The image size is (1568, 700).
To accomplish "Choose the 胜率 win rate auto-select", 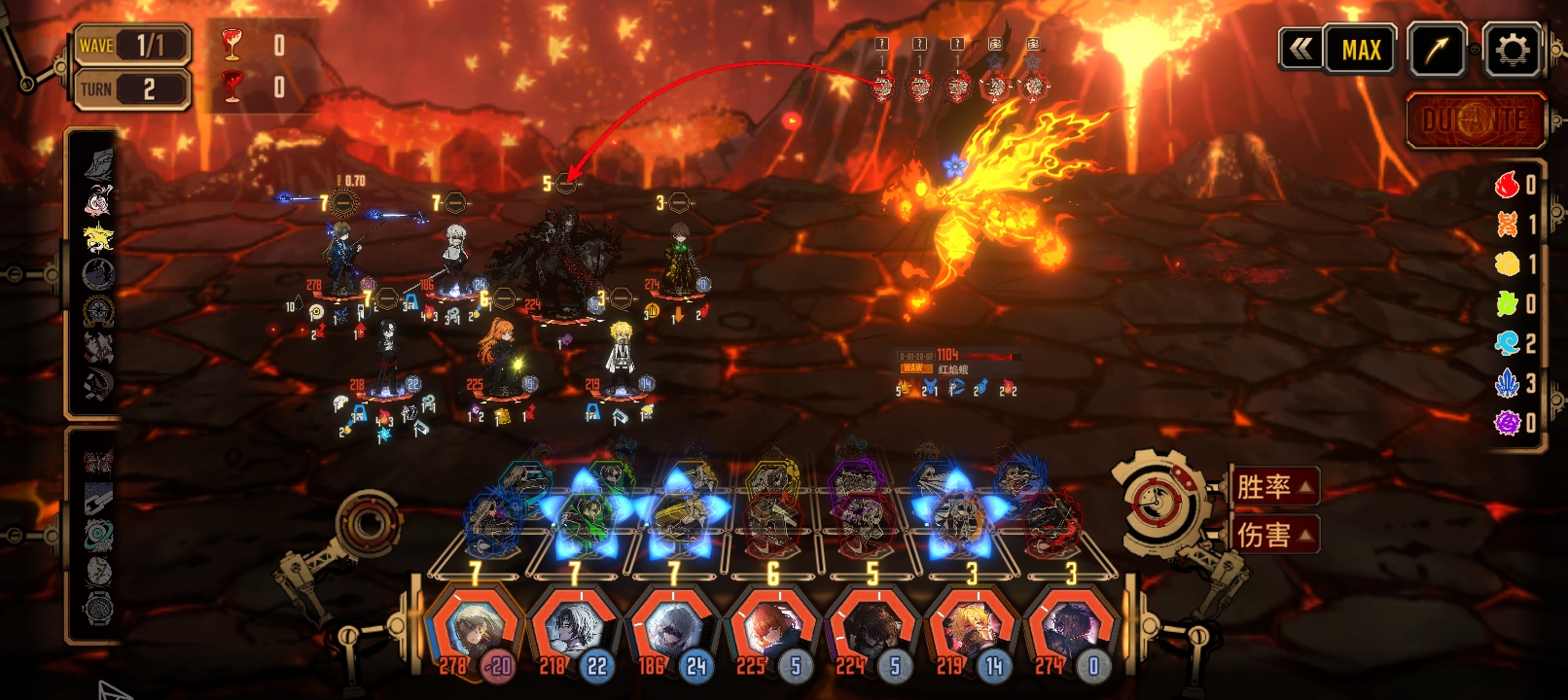I will [1273, 486].
